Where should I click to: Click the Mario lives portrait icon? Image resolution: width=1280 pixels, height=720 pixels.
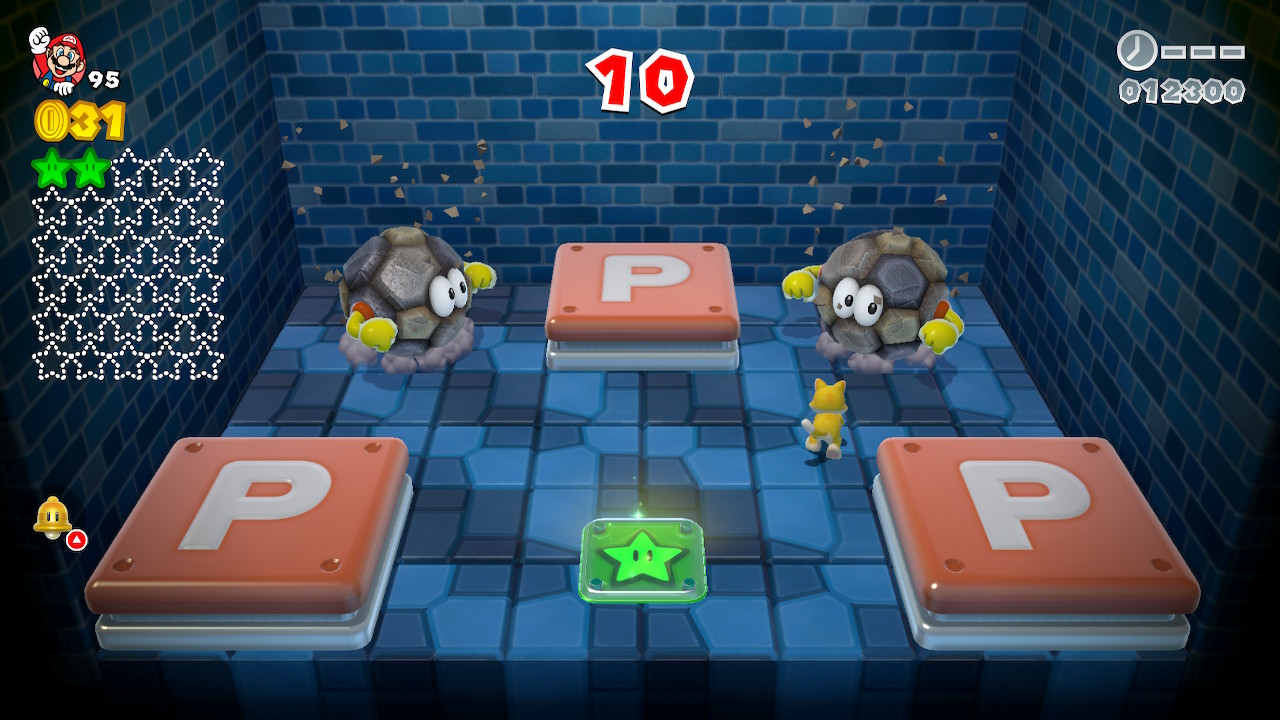tap(56, 60)
